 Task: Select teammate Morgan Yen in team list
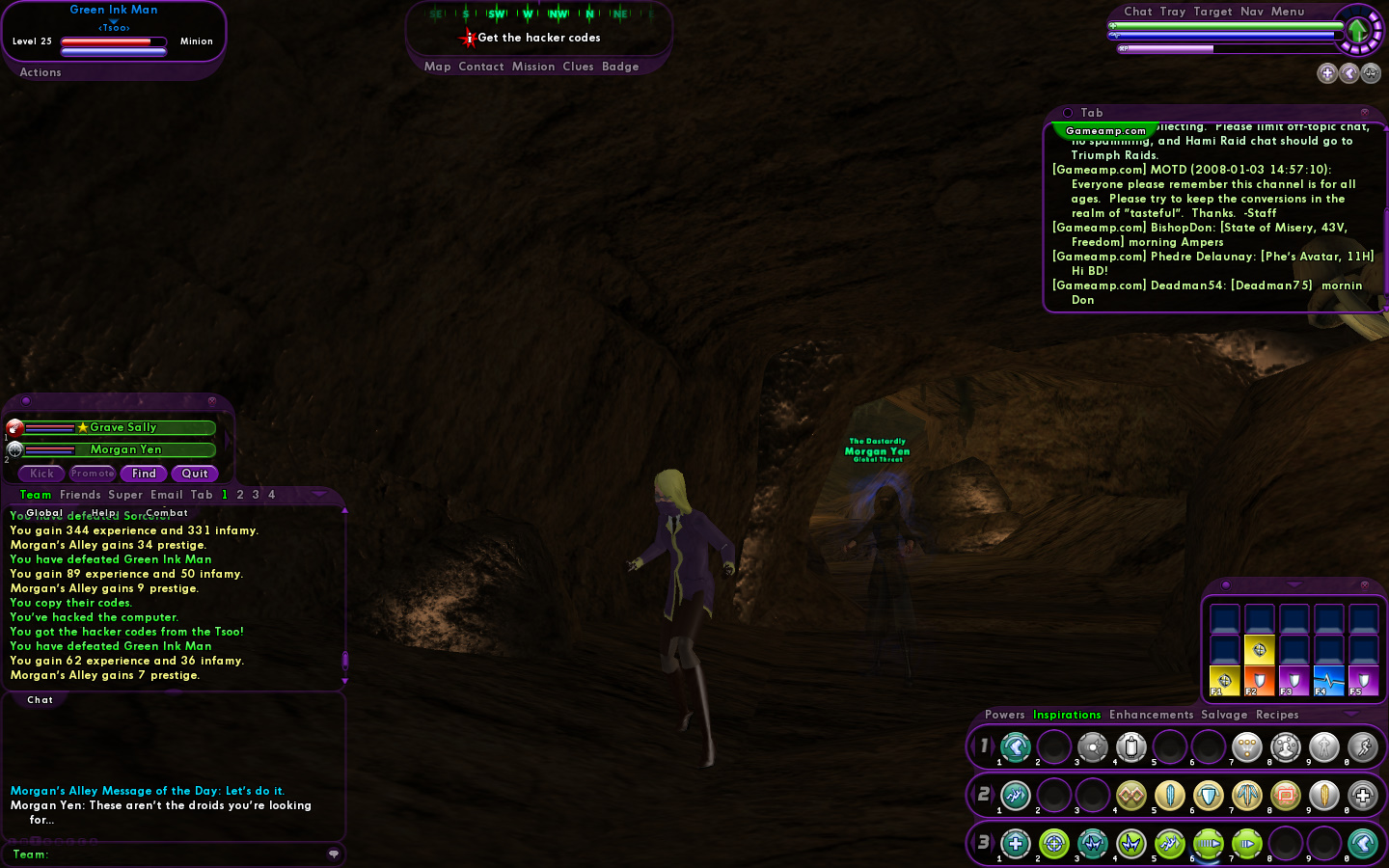coord(125,449)
